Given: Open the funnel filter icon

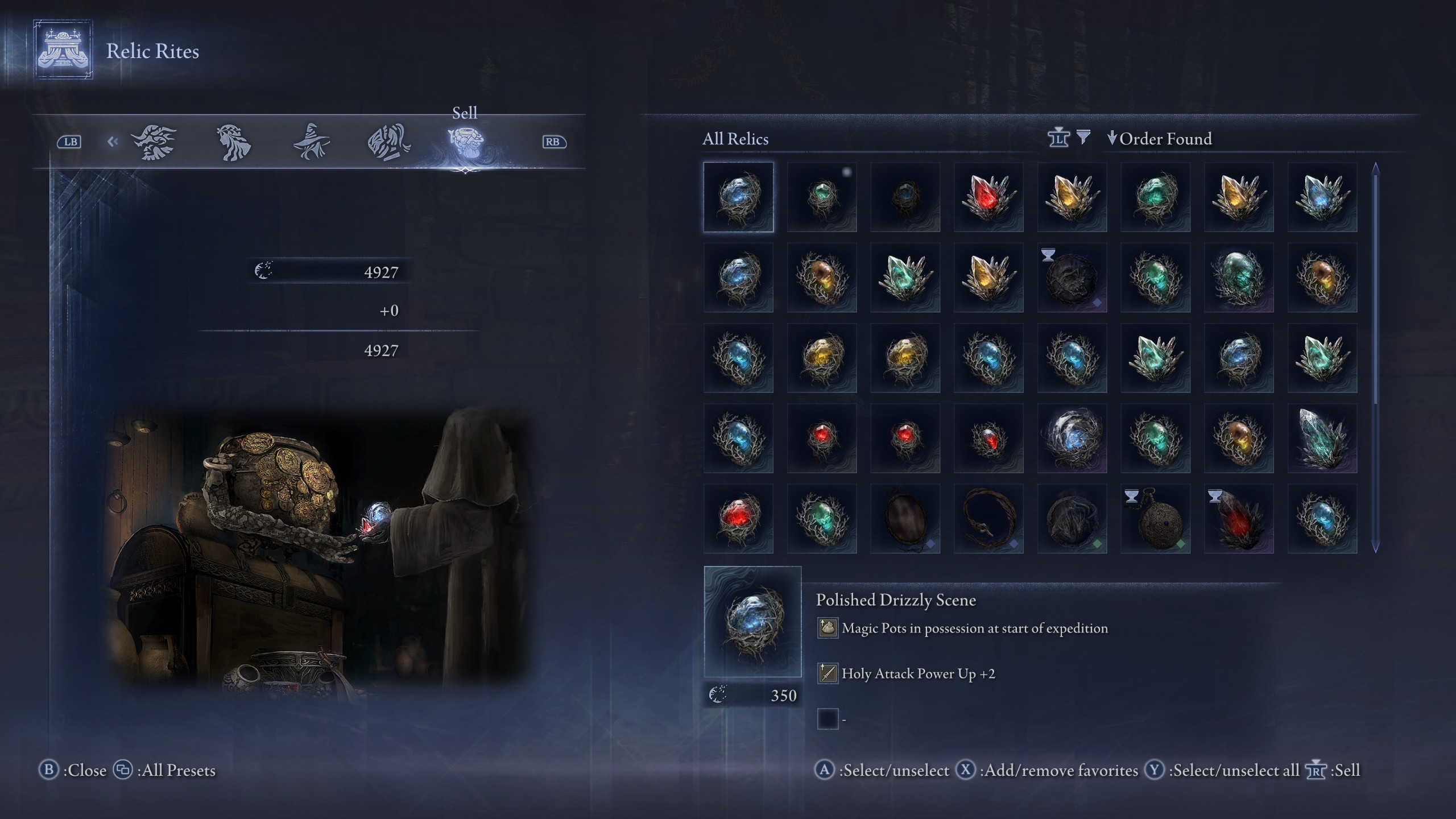Looking at the screenshot, I should pos(1084,138).
